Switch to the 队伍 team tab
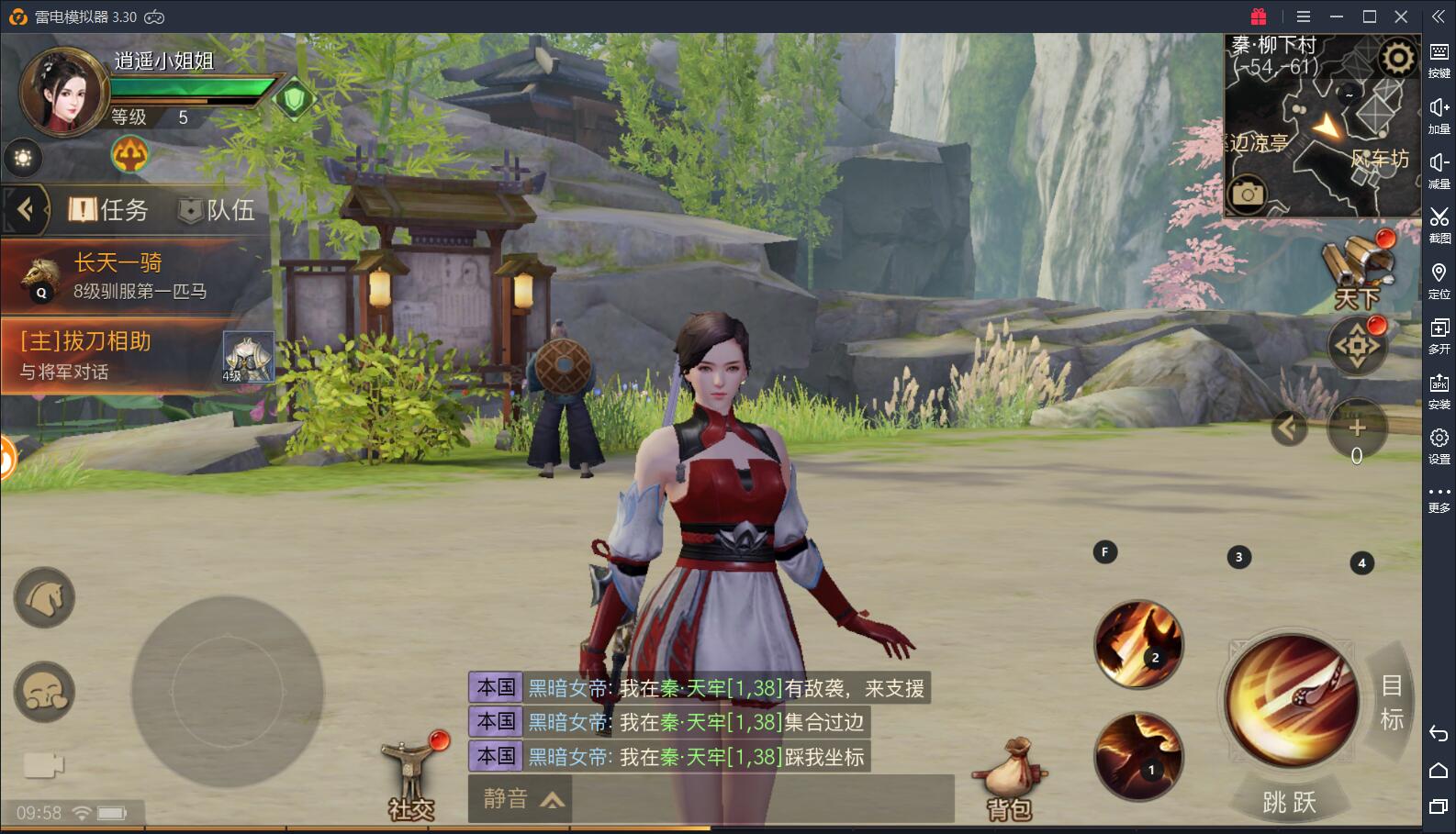Screen dimensions: 1456x834 pos(217,210)
